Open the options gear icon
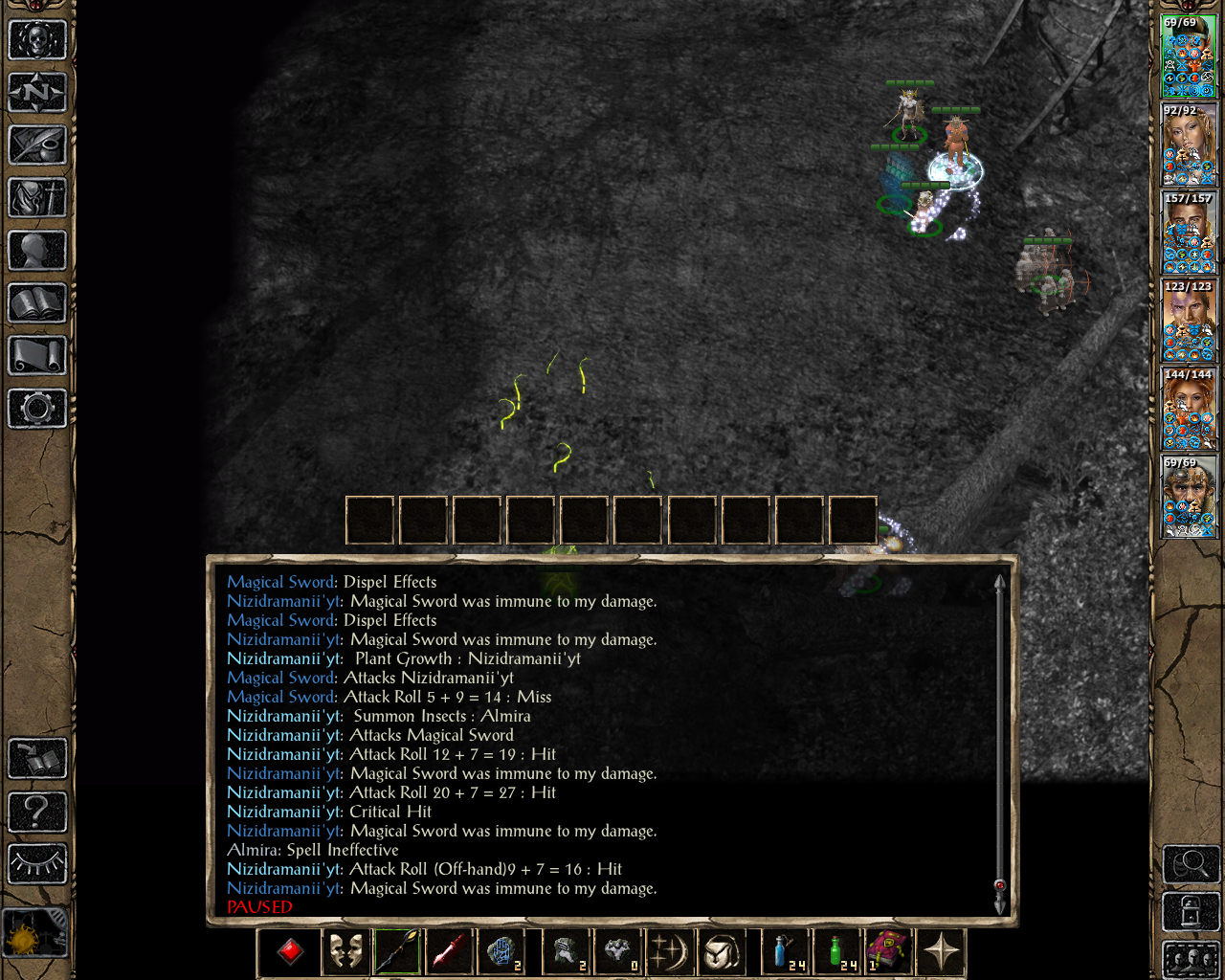1225x980 pixels. tap(37, 409)
